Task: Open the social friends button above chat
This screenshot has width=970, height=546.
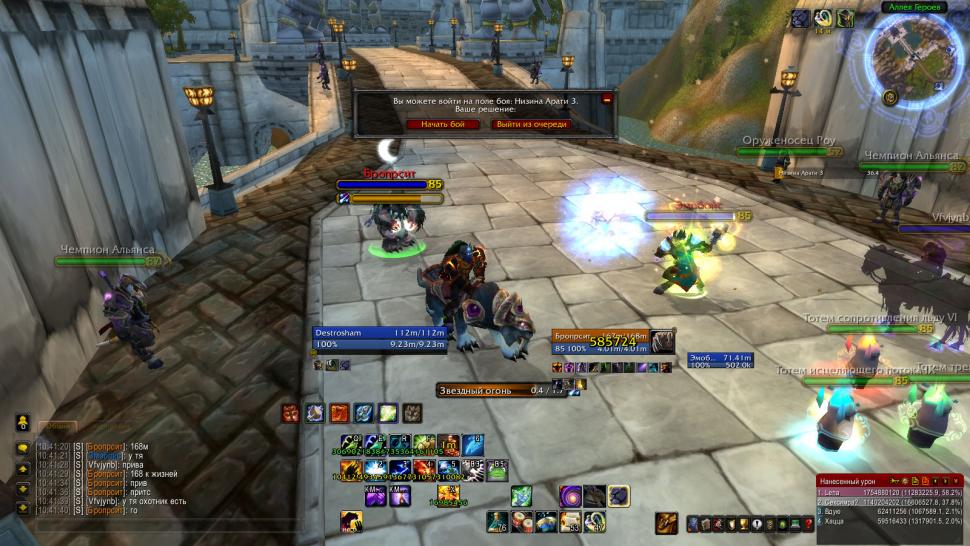Action: [21, 423]
